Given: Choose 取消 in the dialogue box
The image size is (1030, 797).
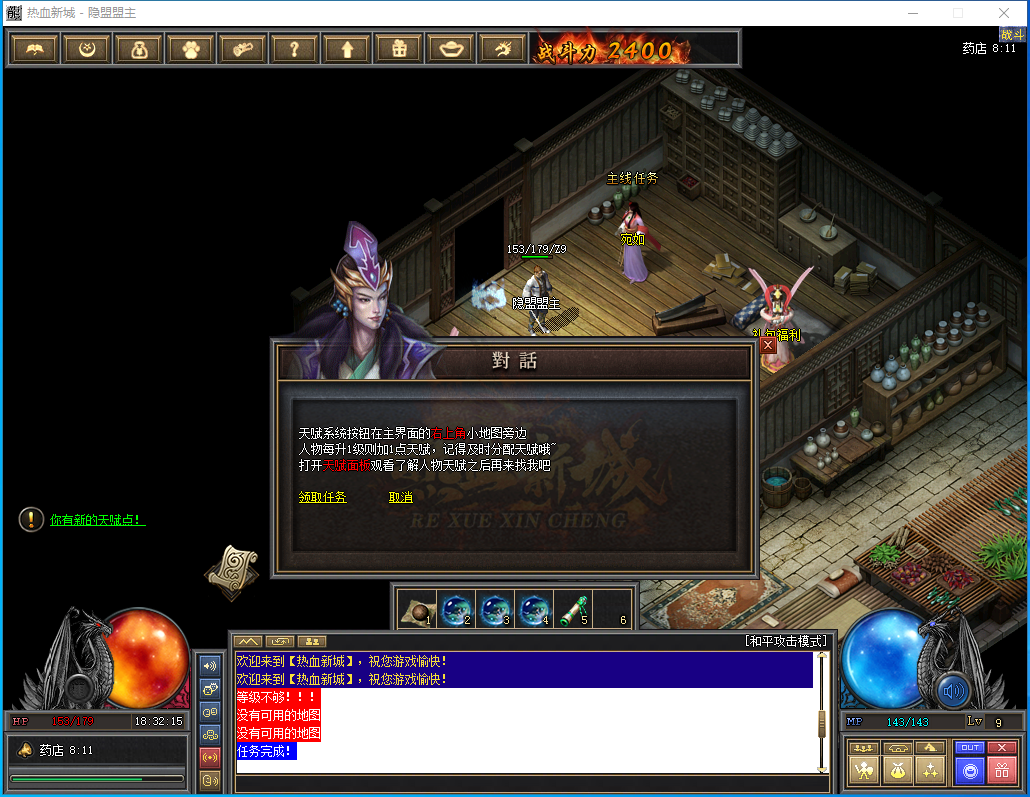Looking at the screenshot, I should click(400, 497).
